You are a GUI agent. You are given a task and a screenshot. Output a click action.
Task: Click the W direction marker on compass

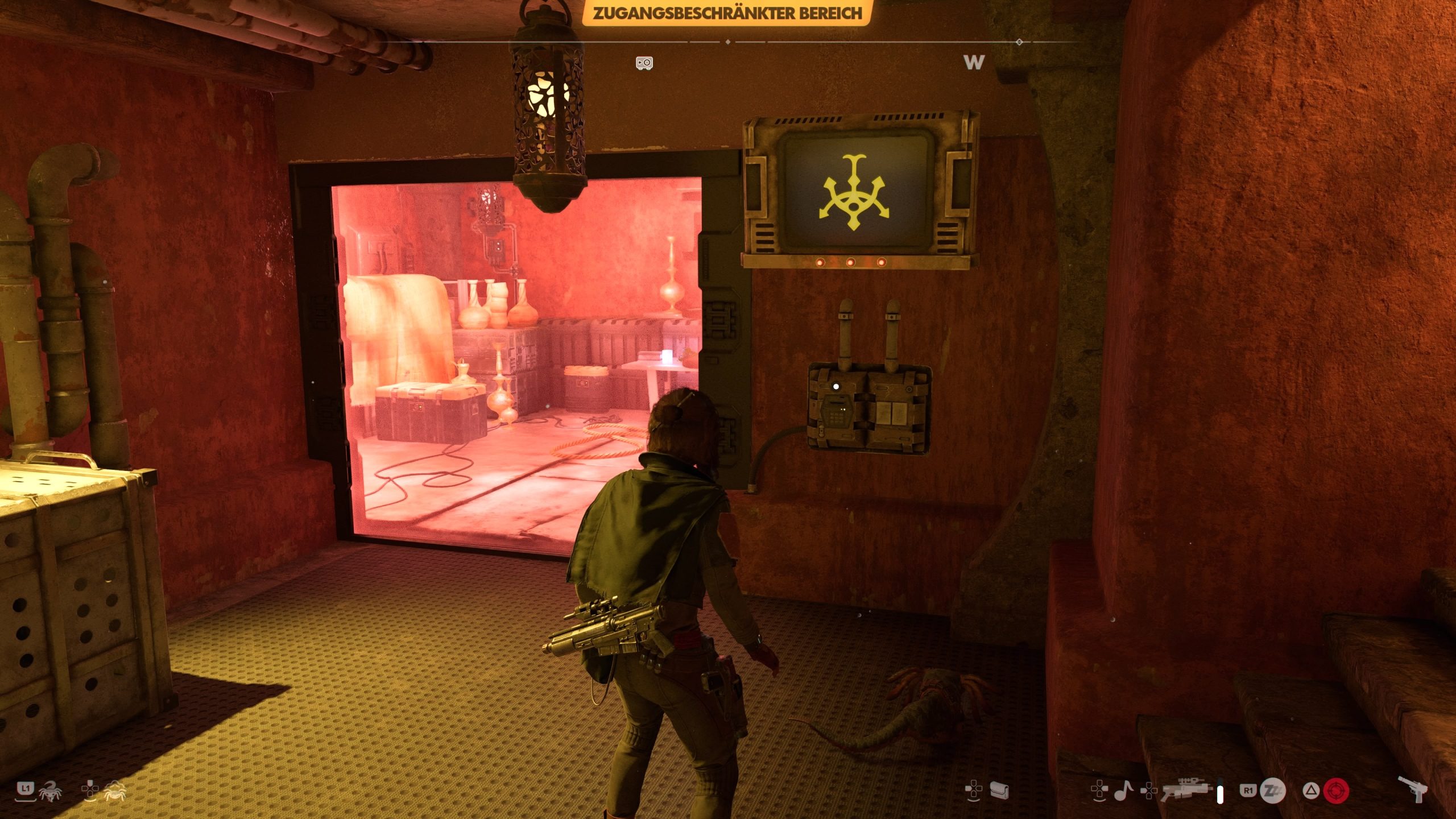(x=974, y=62)
